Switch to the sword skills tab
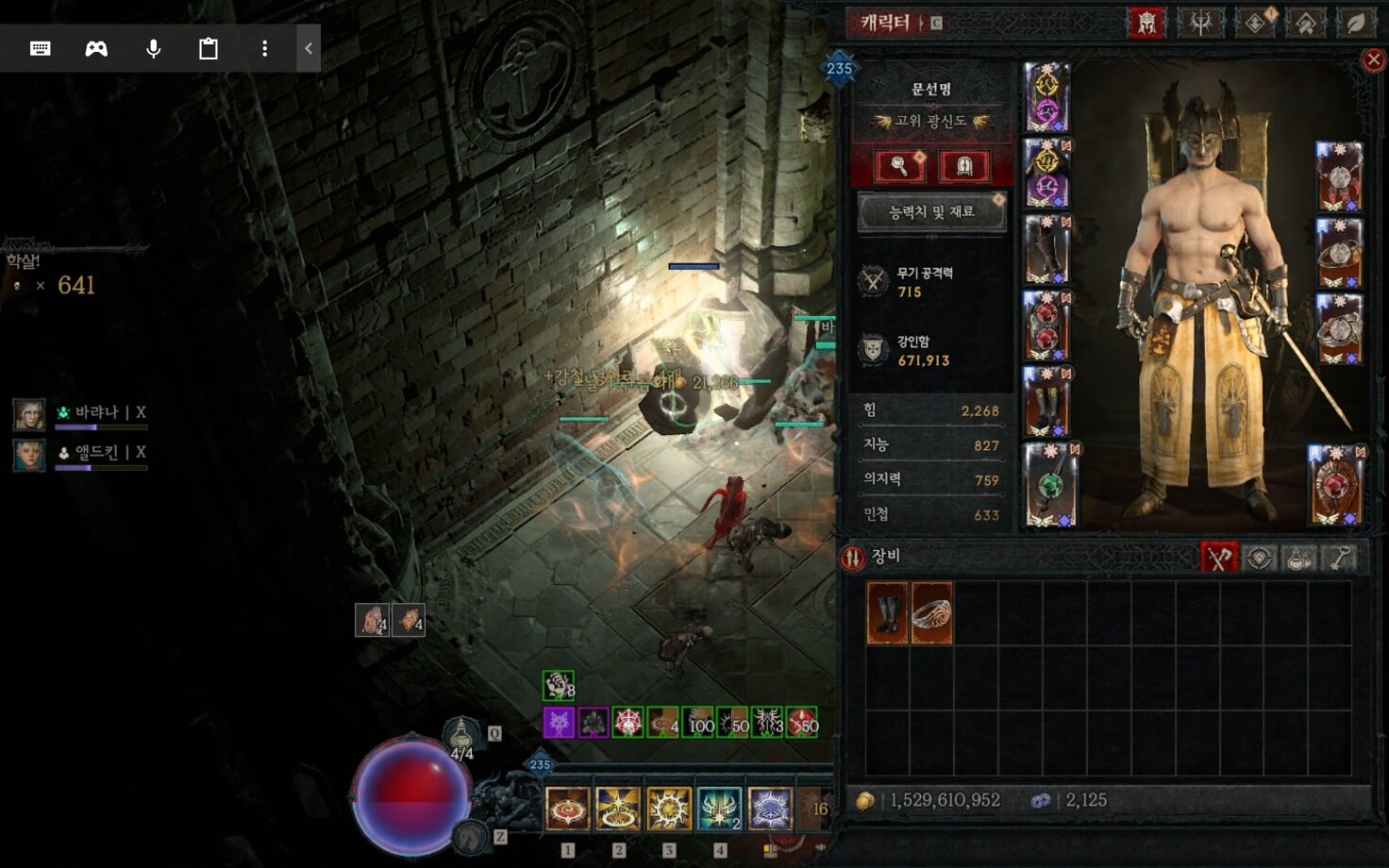 click(1200, 23)
